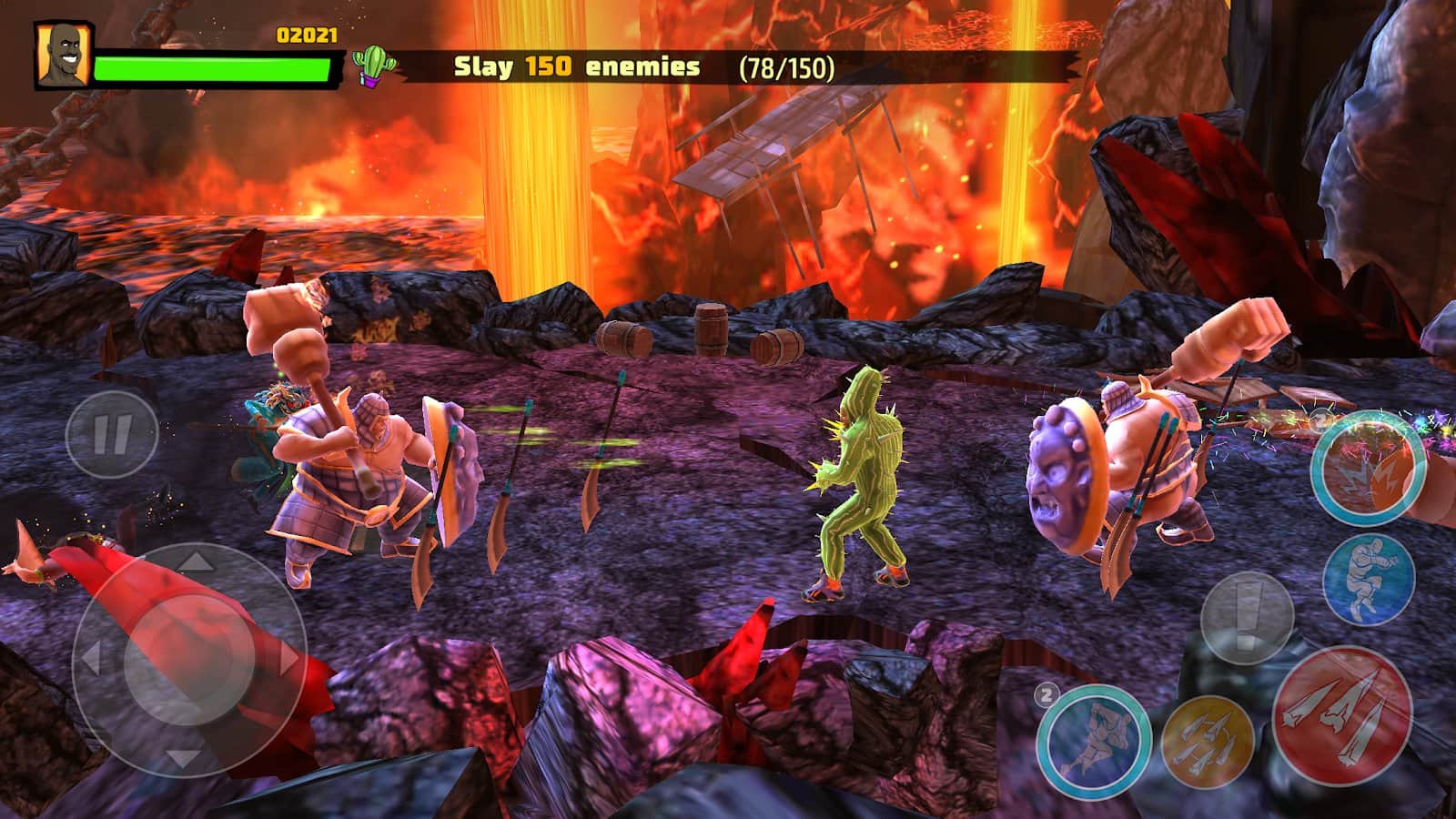Select the player portrait avatar
The image size is (1456, 819).
pos(64,55)
